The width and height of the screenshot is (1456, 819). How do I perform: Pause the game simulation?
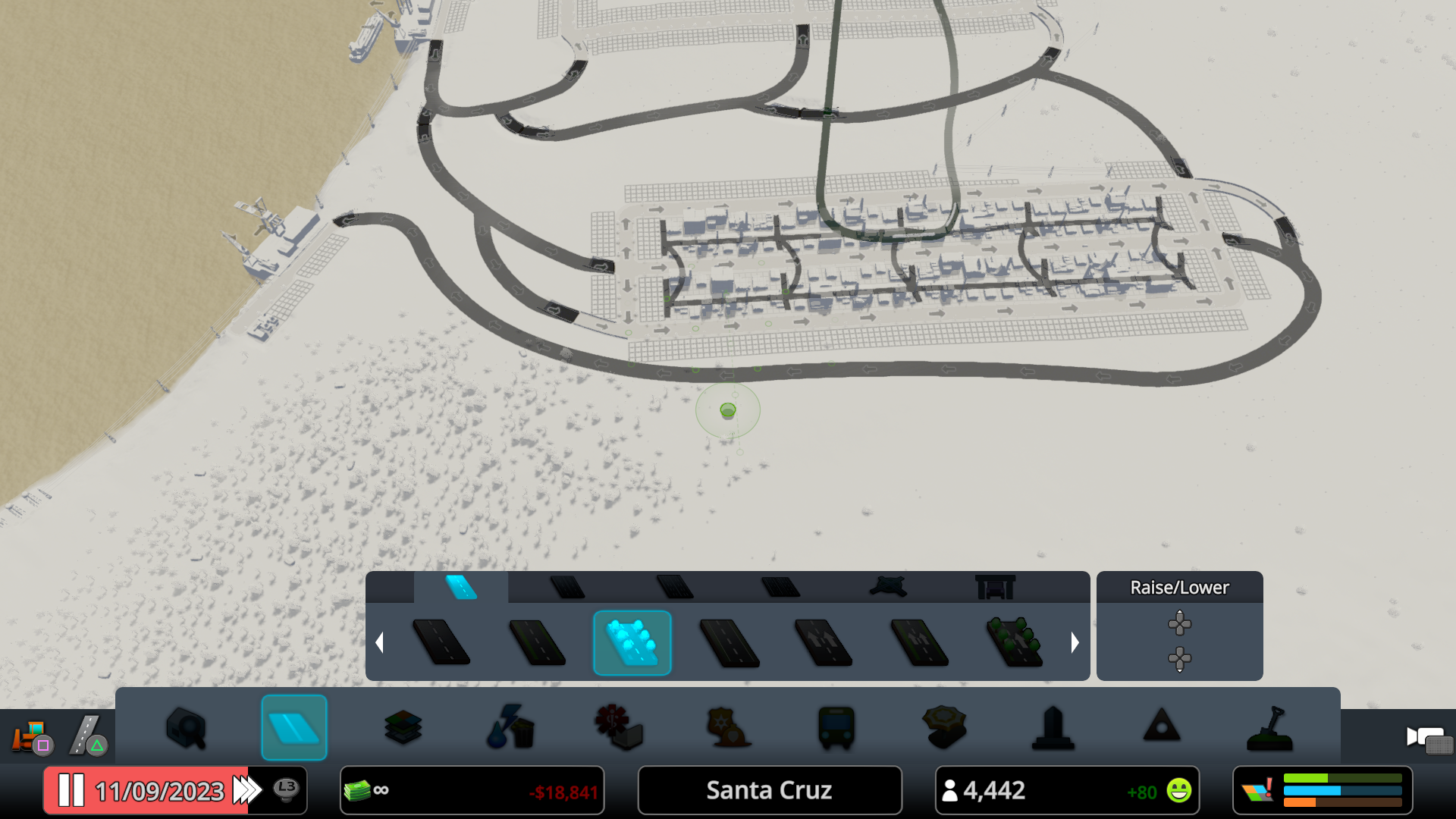tap(72, 790)
